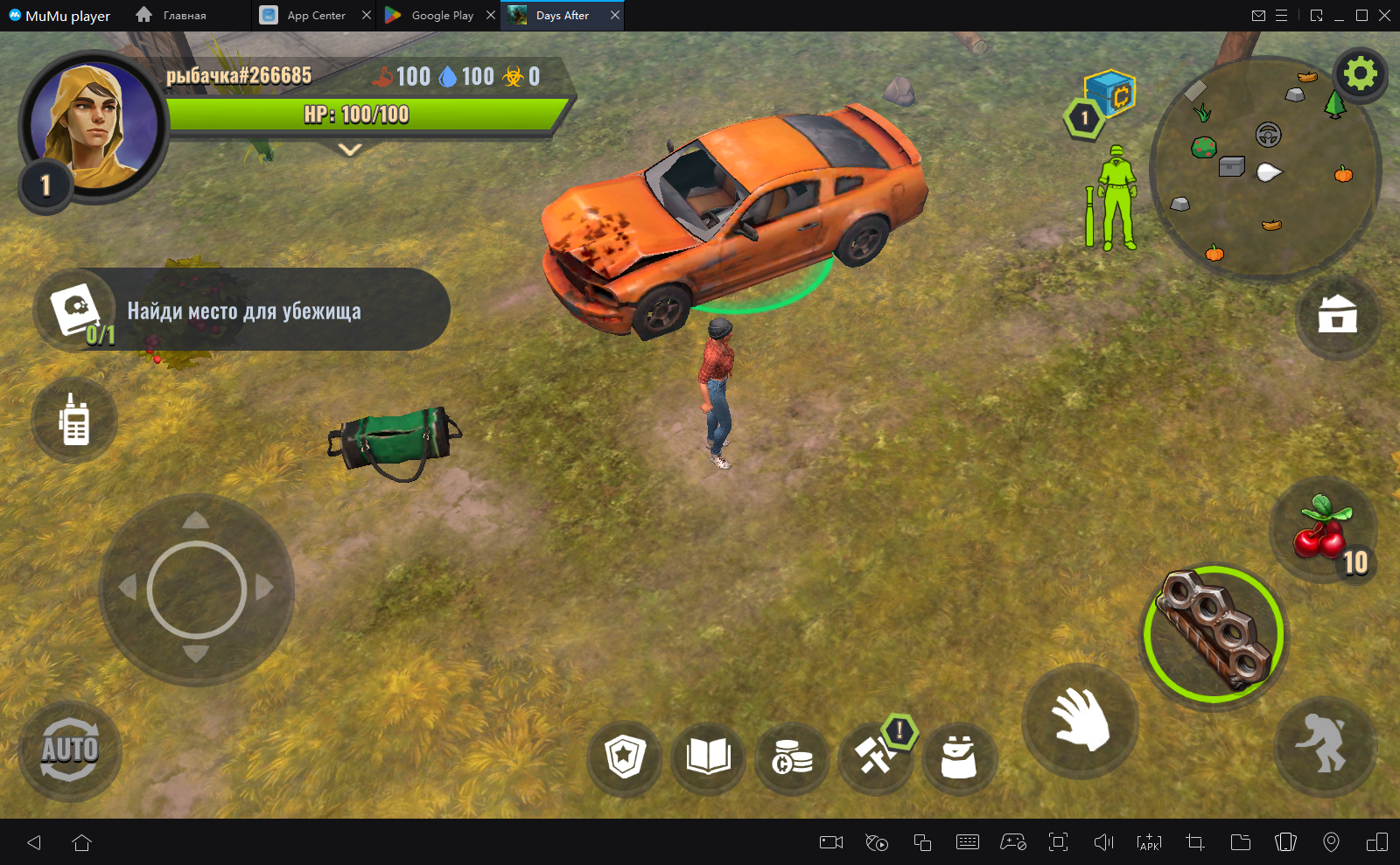Open the green character equipment silhouette
Viewport: 1400px width, 865px height.
point(1114,199)
